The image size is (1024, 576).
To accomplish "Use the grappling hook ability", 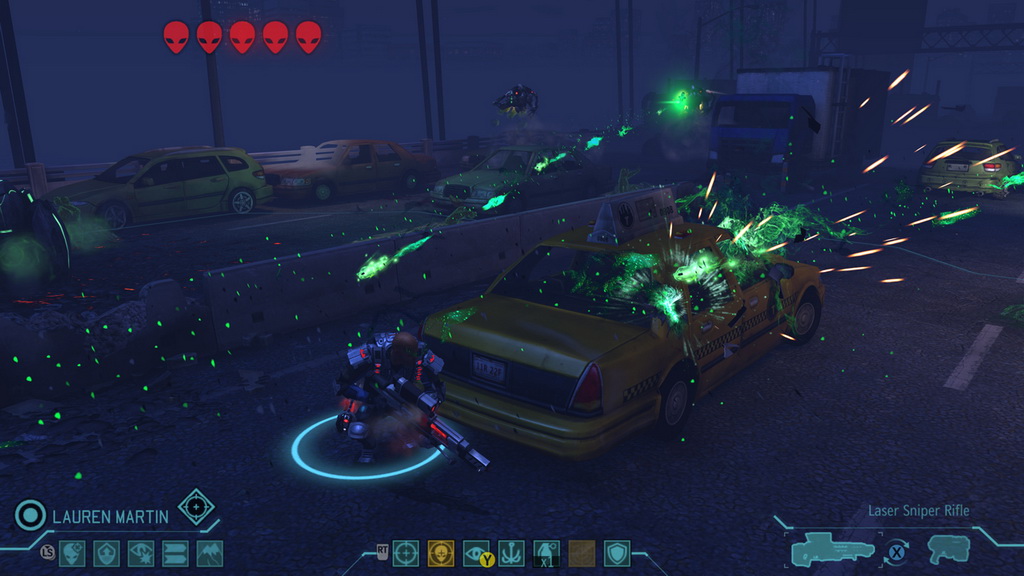I will [512, 553].
